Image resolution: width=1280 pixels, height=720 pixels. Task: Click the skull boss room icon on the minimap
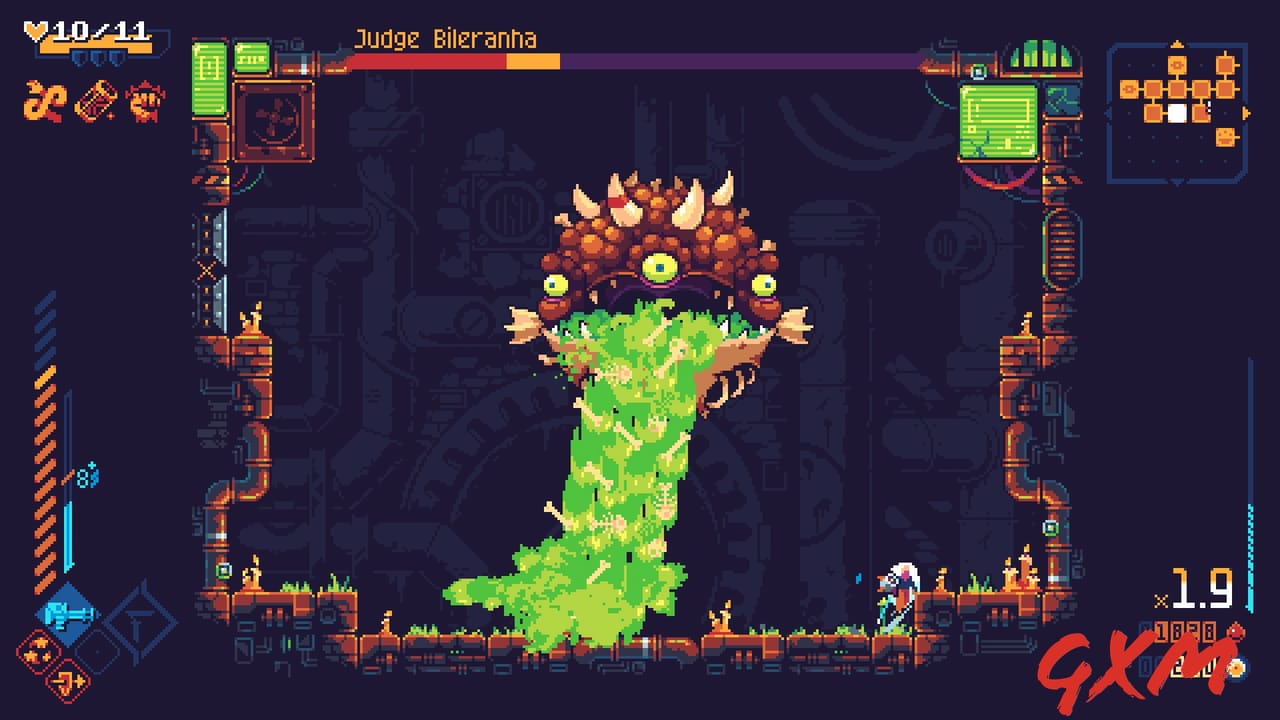[x=1226, y=136]
